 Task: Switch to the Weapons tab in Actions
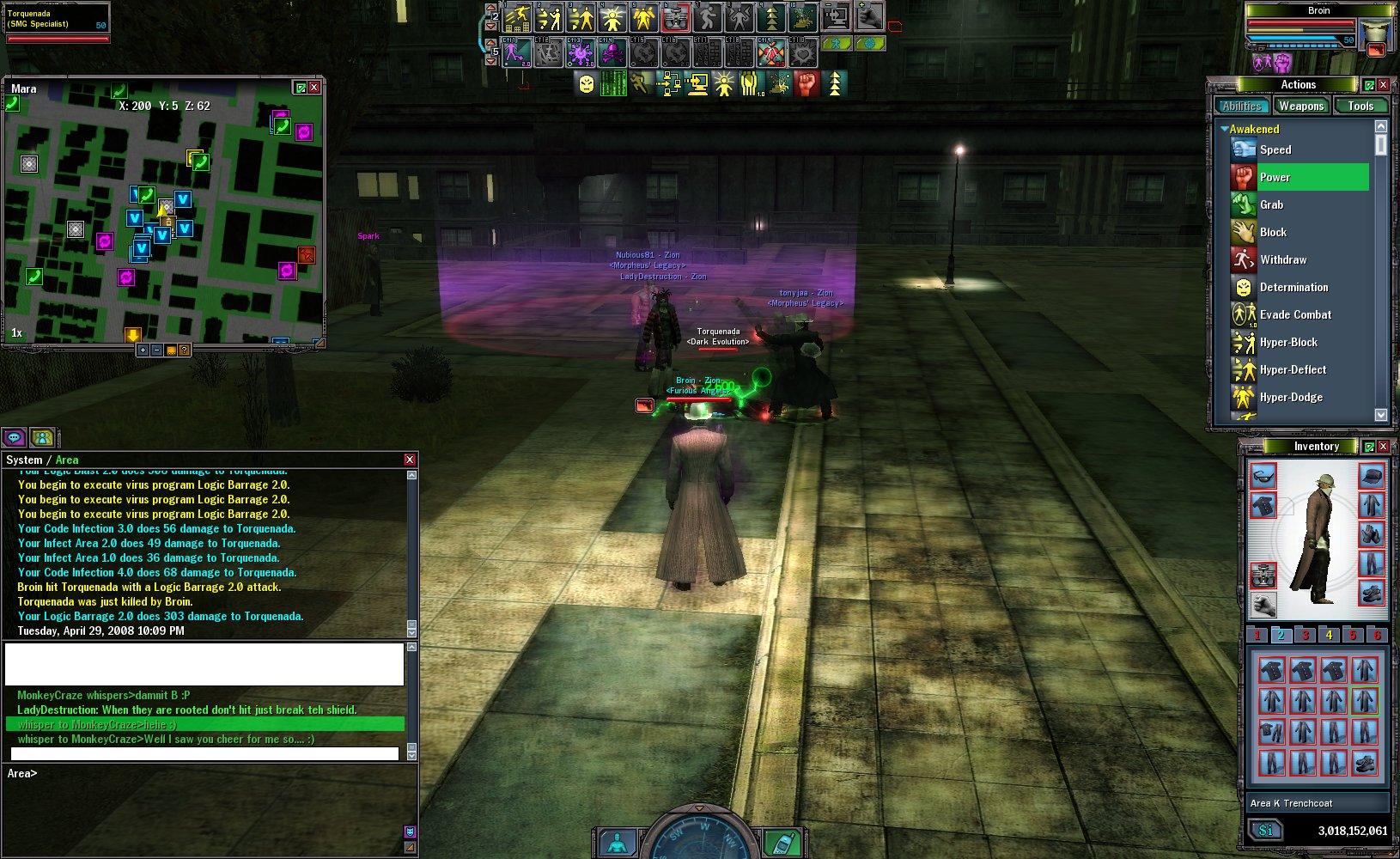(x=1300, y=106)
